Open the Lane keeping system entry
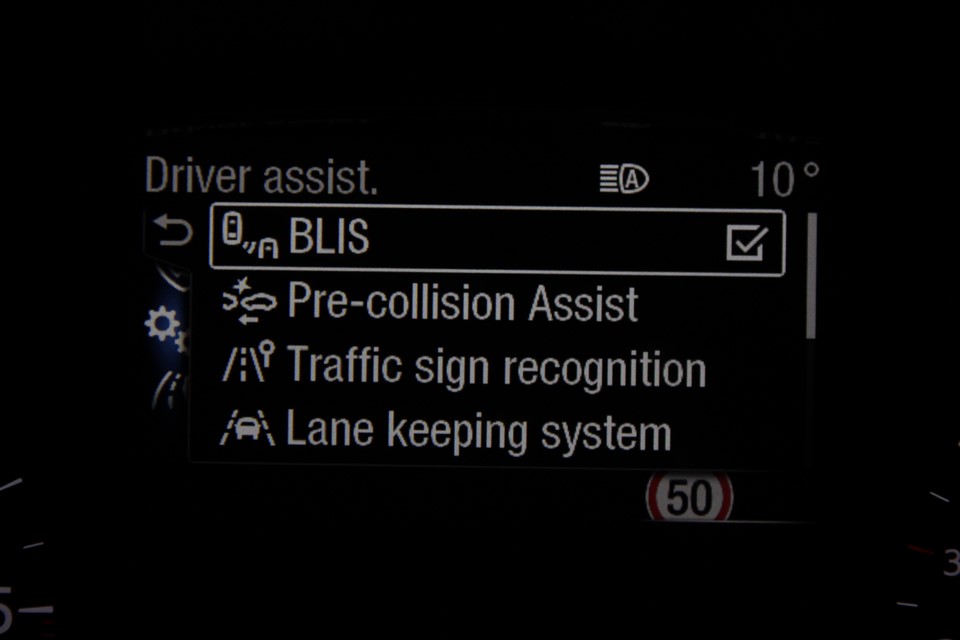960x640 pixels. [478, 432]
